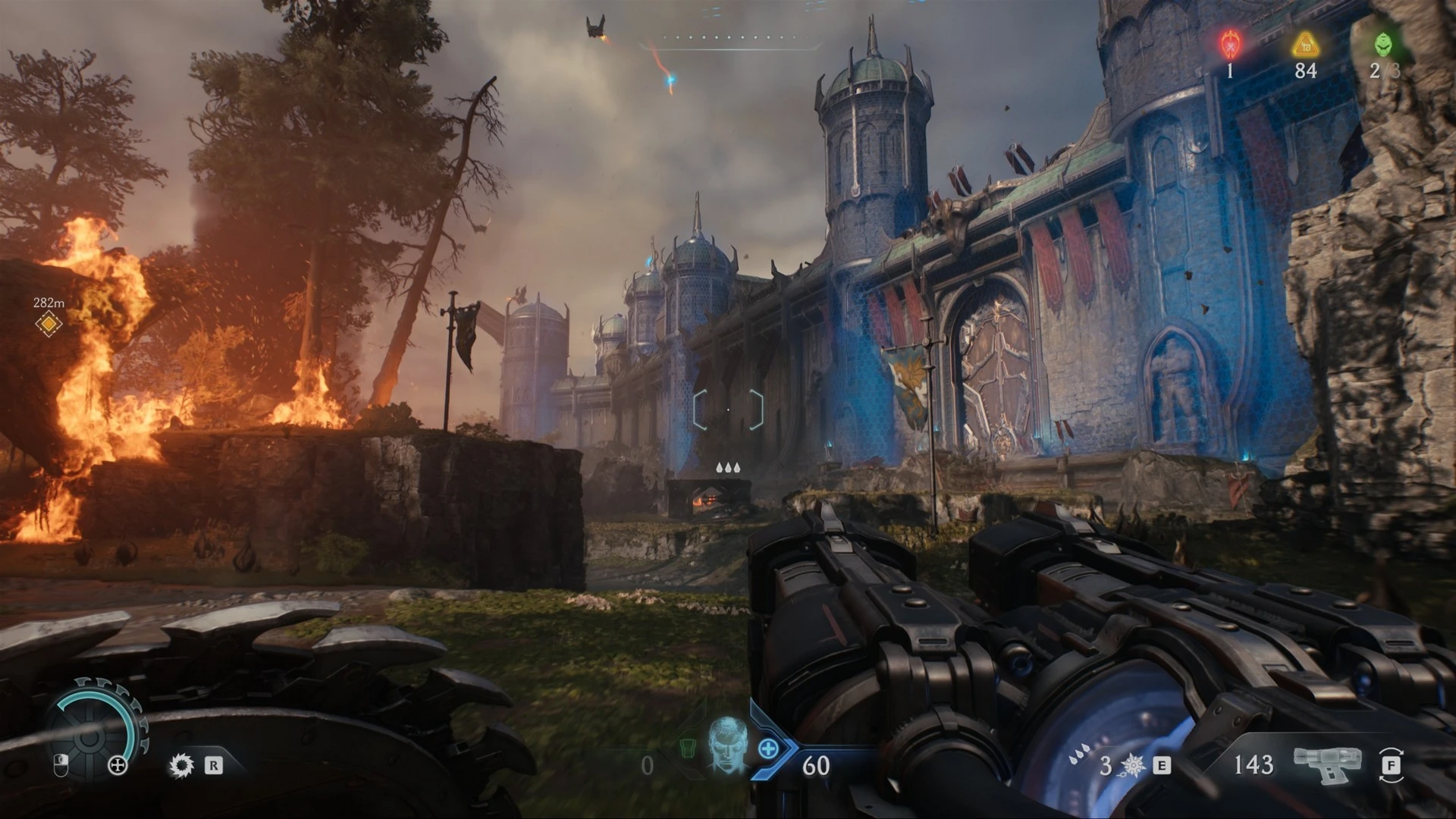
Task: Activate the spinning saw blade ability icon
Action: pyautogui.click(x=181, y=765)
